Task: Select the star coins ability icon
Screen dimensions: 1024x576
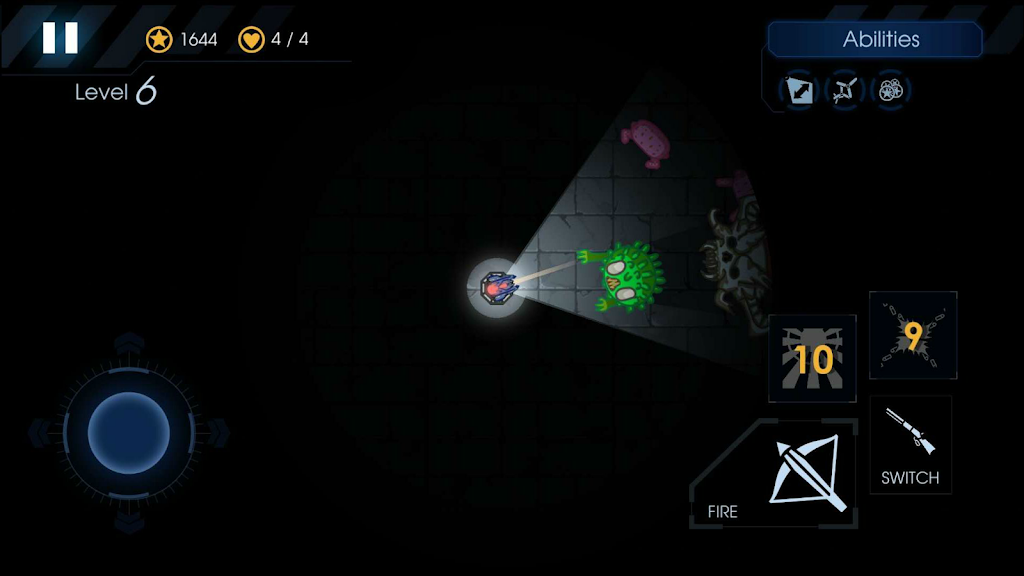Action: coord(888,91)
